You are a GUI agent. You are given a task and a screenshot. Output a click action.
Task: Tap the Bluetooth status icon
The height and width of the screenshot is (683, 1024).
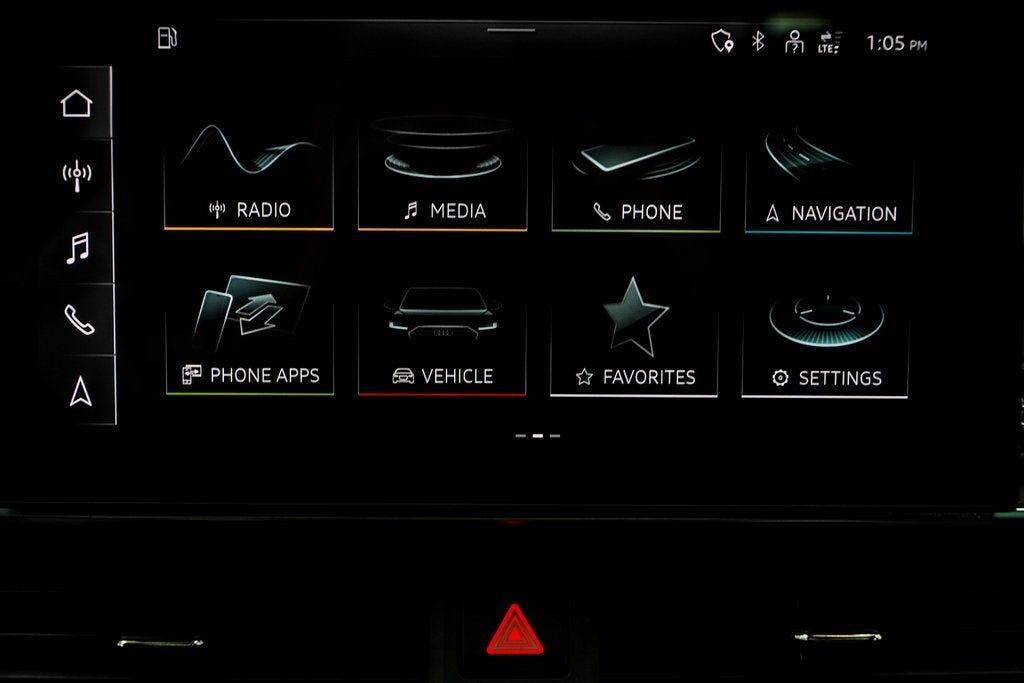[x=758, y=41]
